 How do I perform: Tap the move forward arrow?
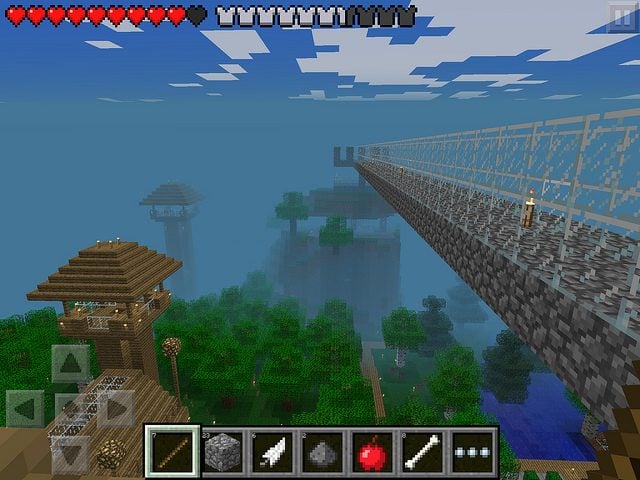pyautogui.click(x=71, y=364)
